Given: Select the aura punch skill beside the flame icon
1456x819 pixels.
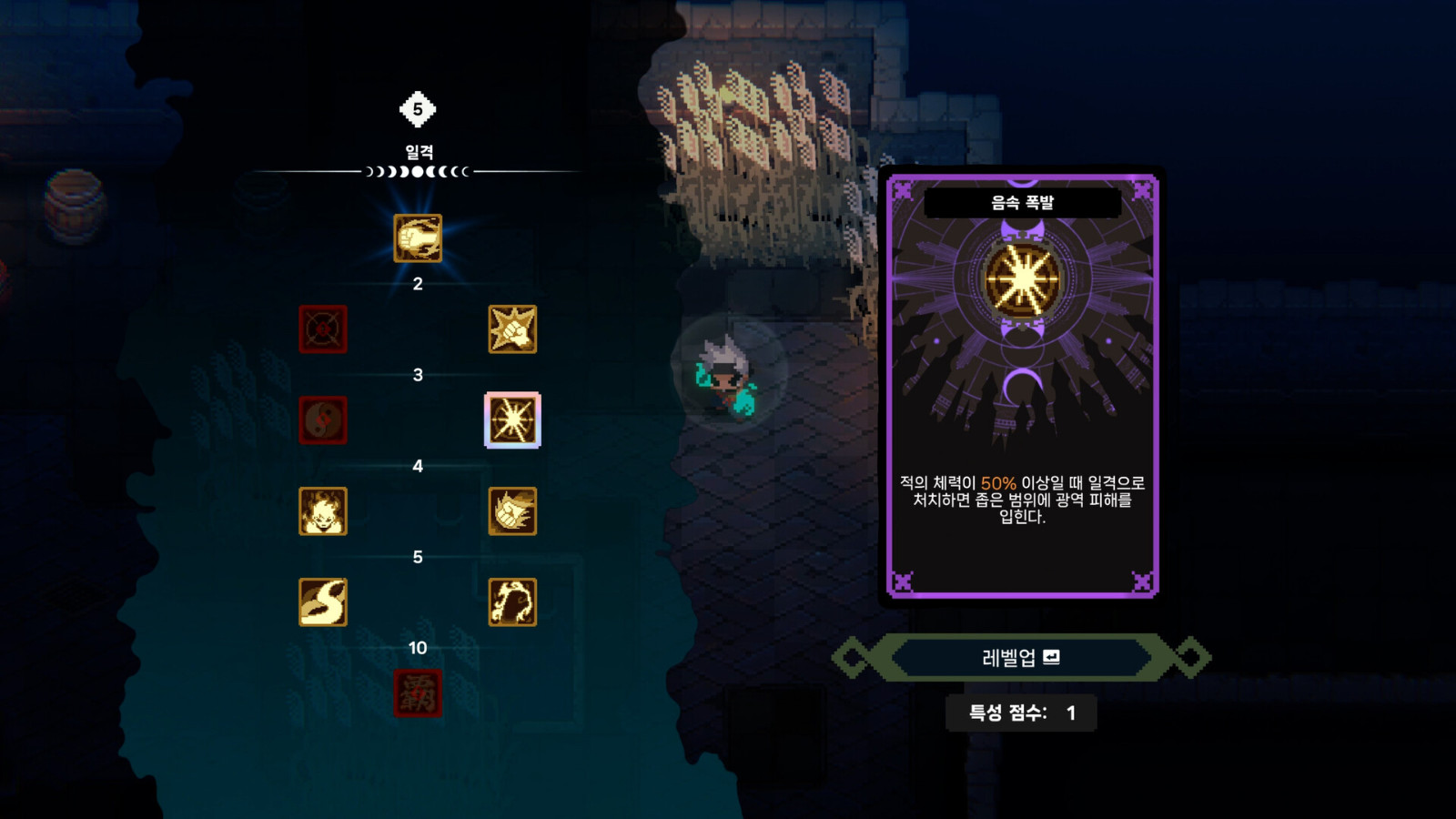Looking at the screenshot, I should click(x=512, y=512).
